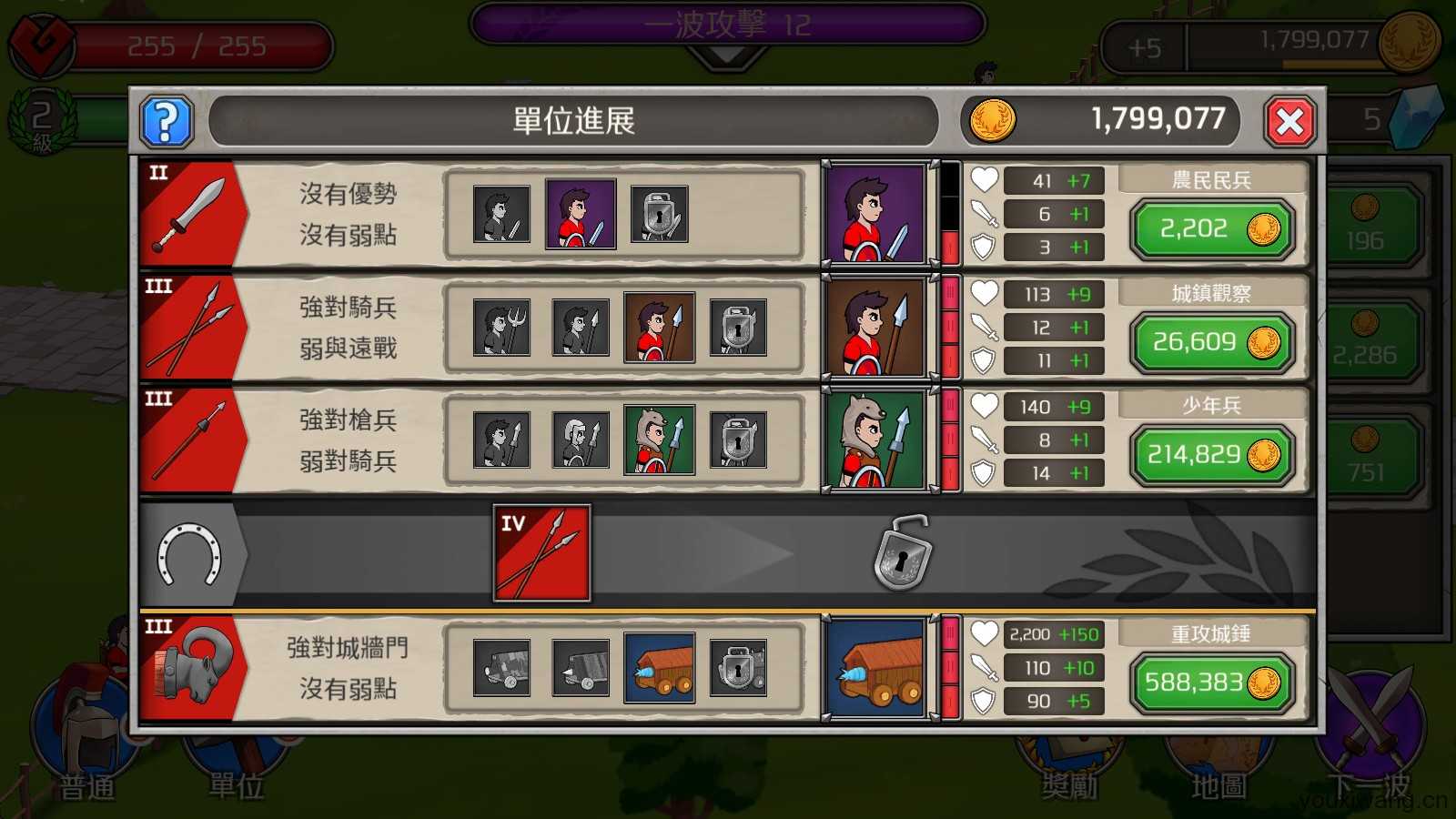Buy the 農民民兵 upgrade for 2,202 coins
This screenshot has height=819, width=1456.
coord(1210,228)
